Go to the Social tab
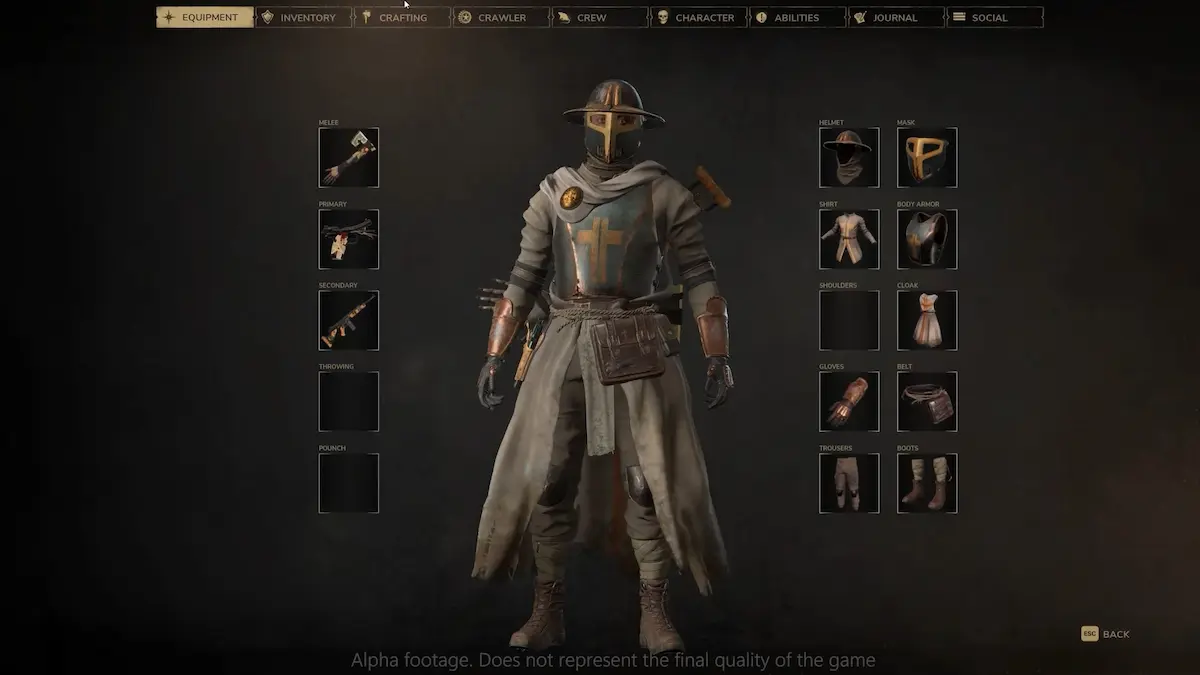Viewport: 1200px width, 675px height. [995, 17]
